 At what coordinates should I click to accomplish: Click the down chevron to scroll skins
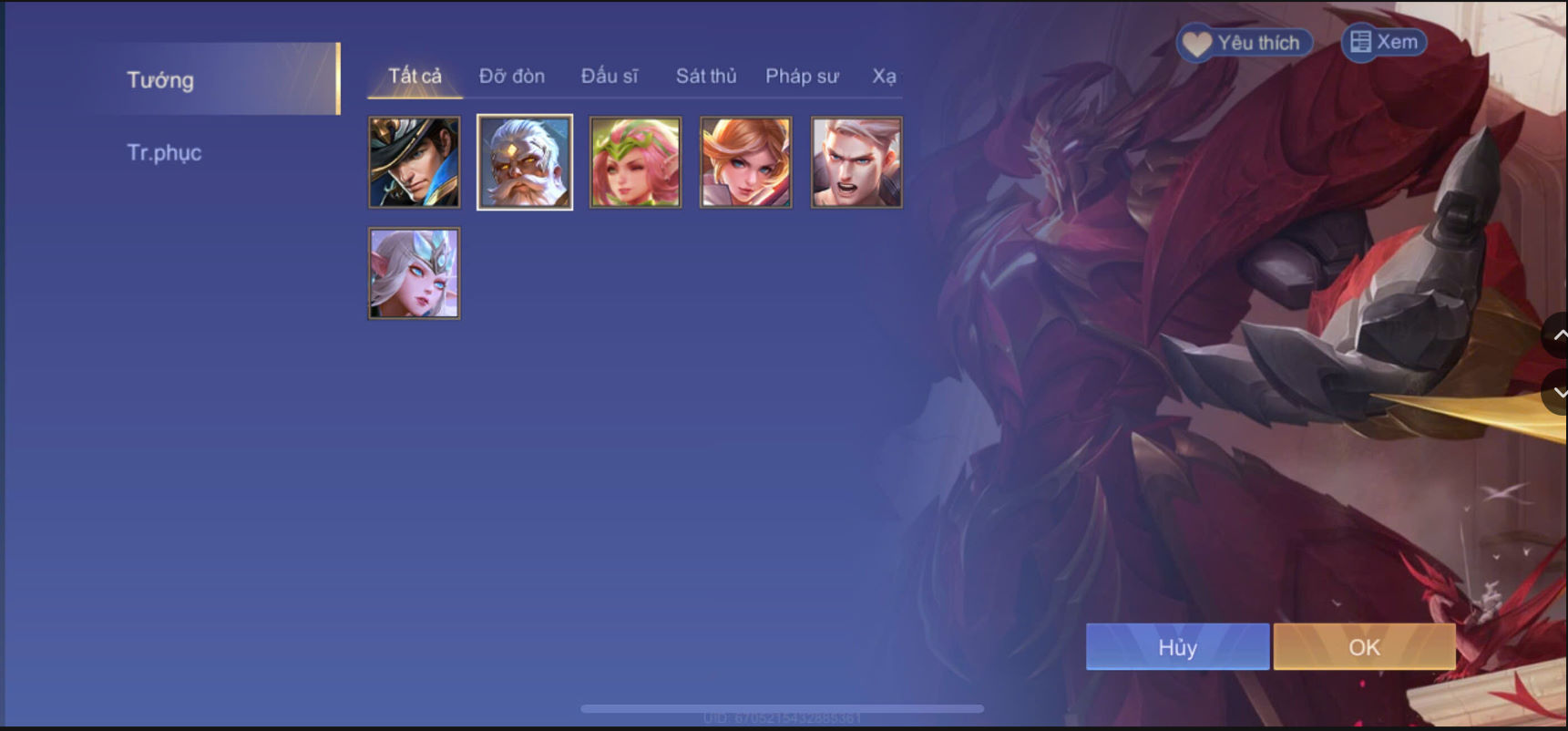1557,393
